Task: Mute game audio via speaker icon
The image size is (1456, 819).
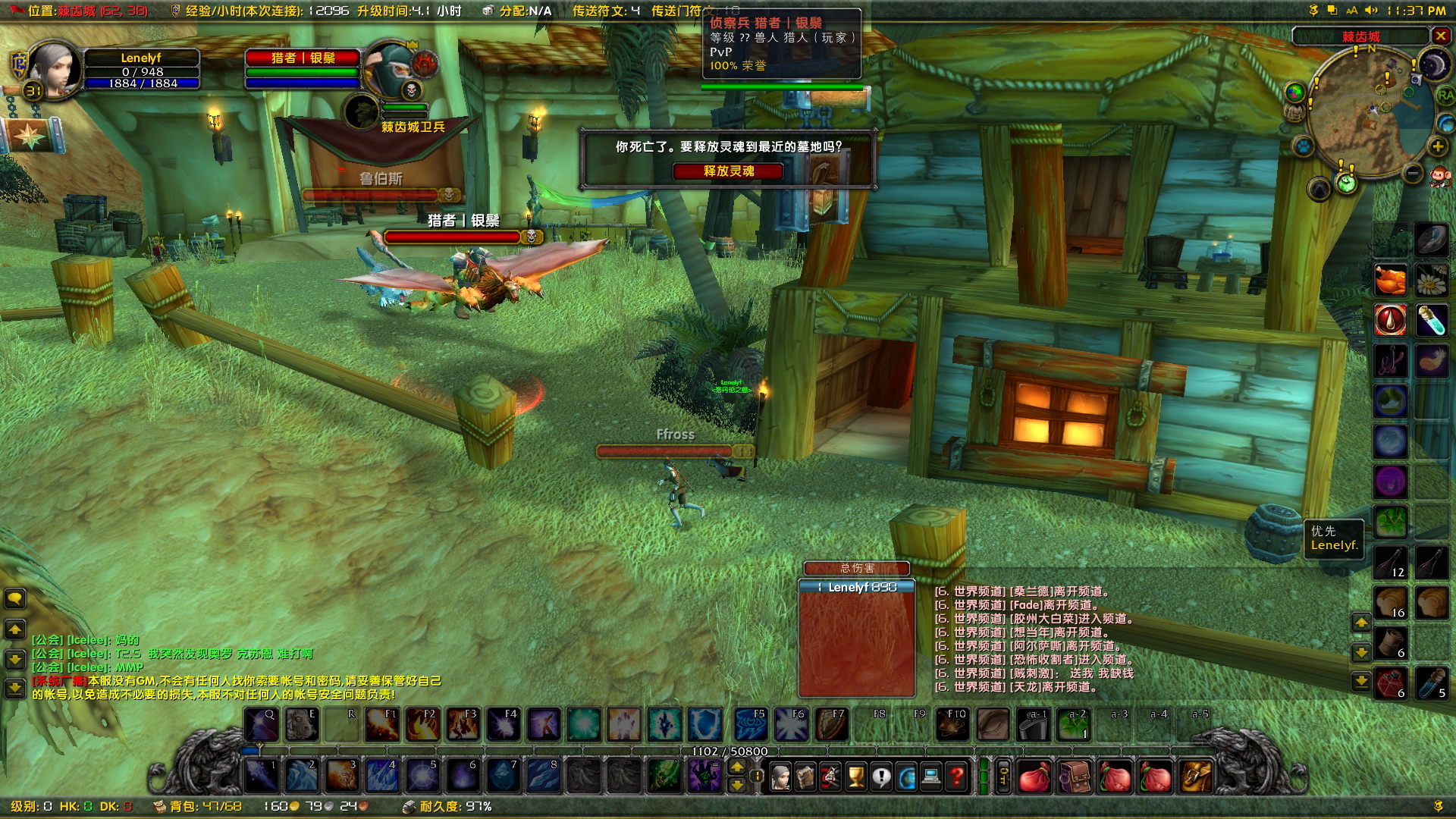Action: click(x=1371, y=11)
